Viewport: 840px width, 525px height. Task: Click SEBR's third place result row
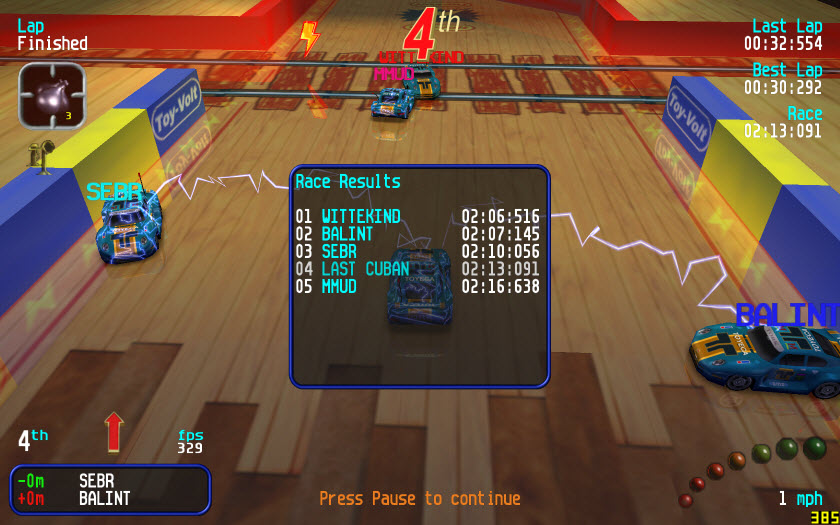[x=417, y=252]
